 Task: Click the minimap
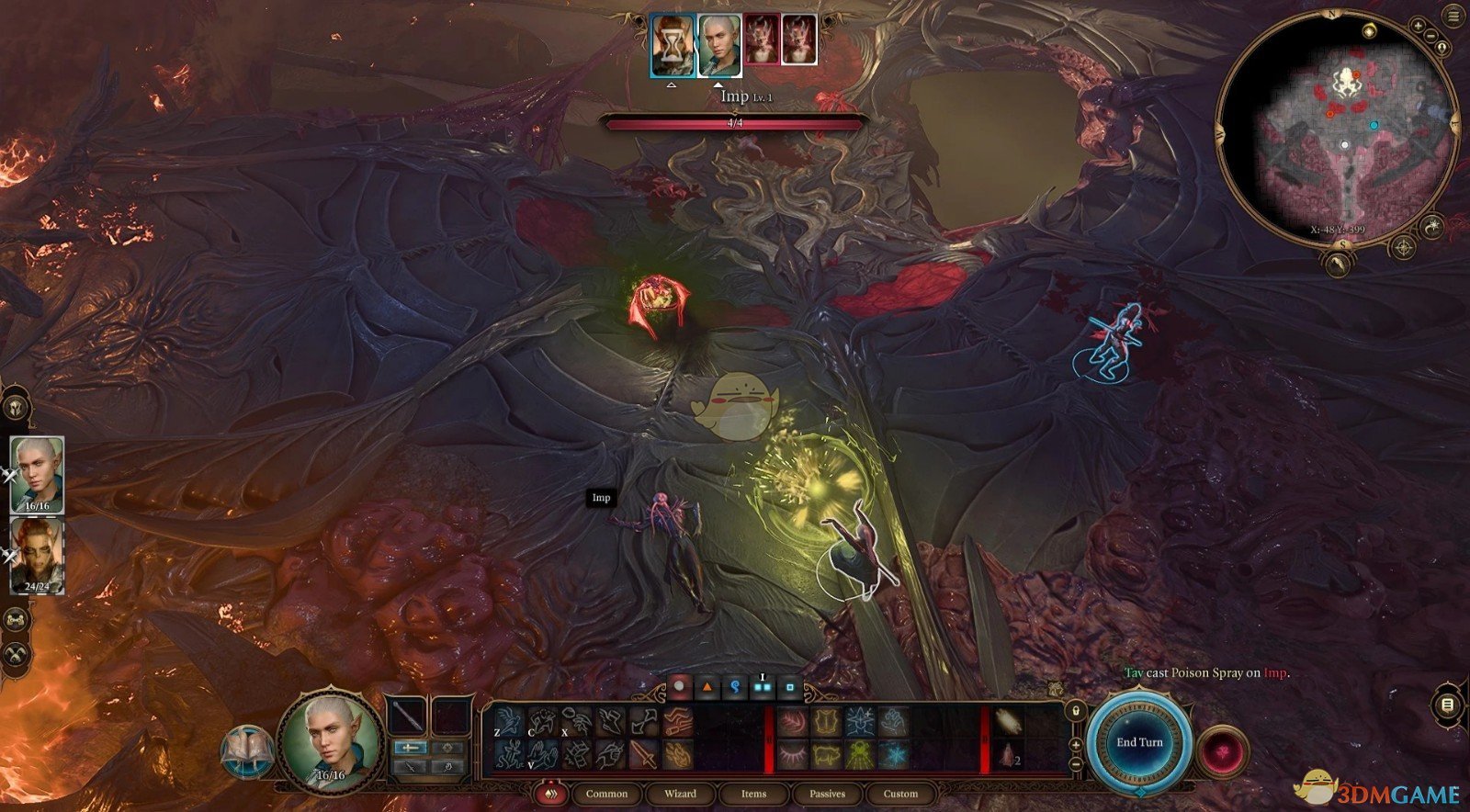point(1339,129)
